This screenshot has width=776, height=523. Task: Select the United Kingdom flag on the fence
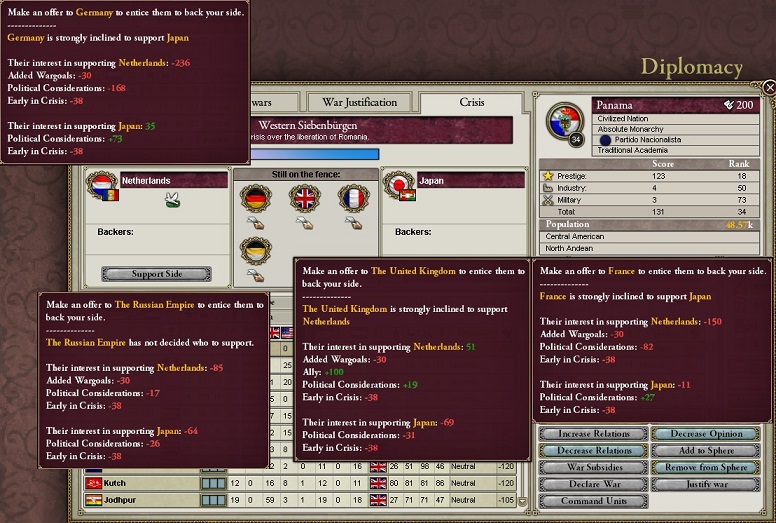click(x=304, y=198)
